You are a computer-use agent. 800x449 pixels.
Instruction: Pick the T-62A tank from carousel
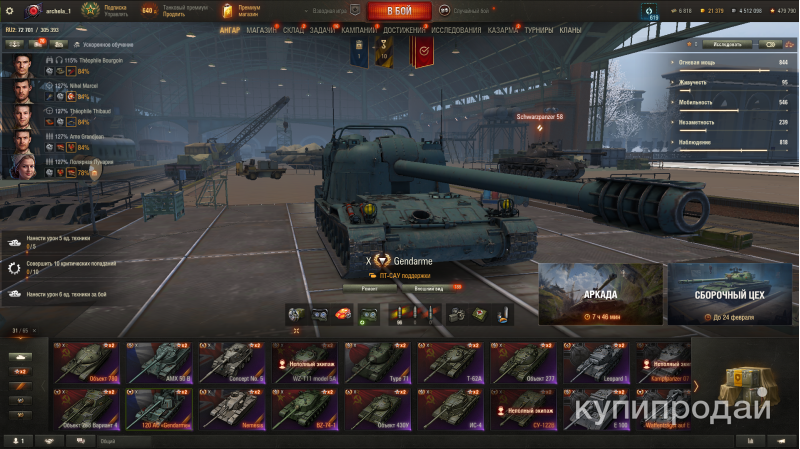(x=449, y=363)
